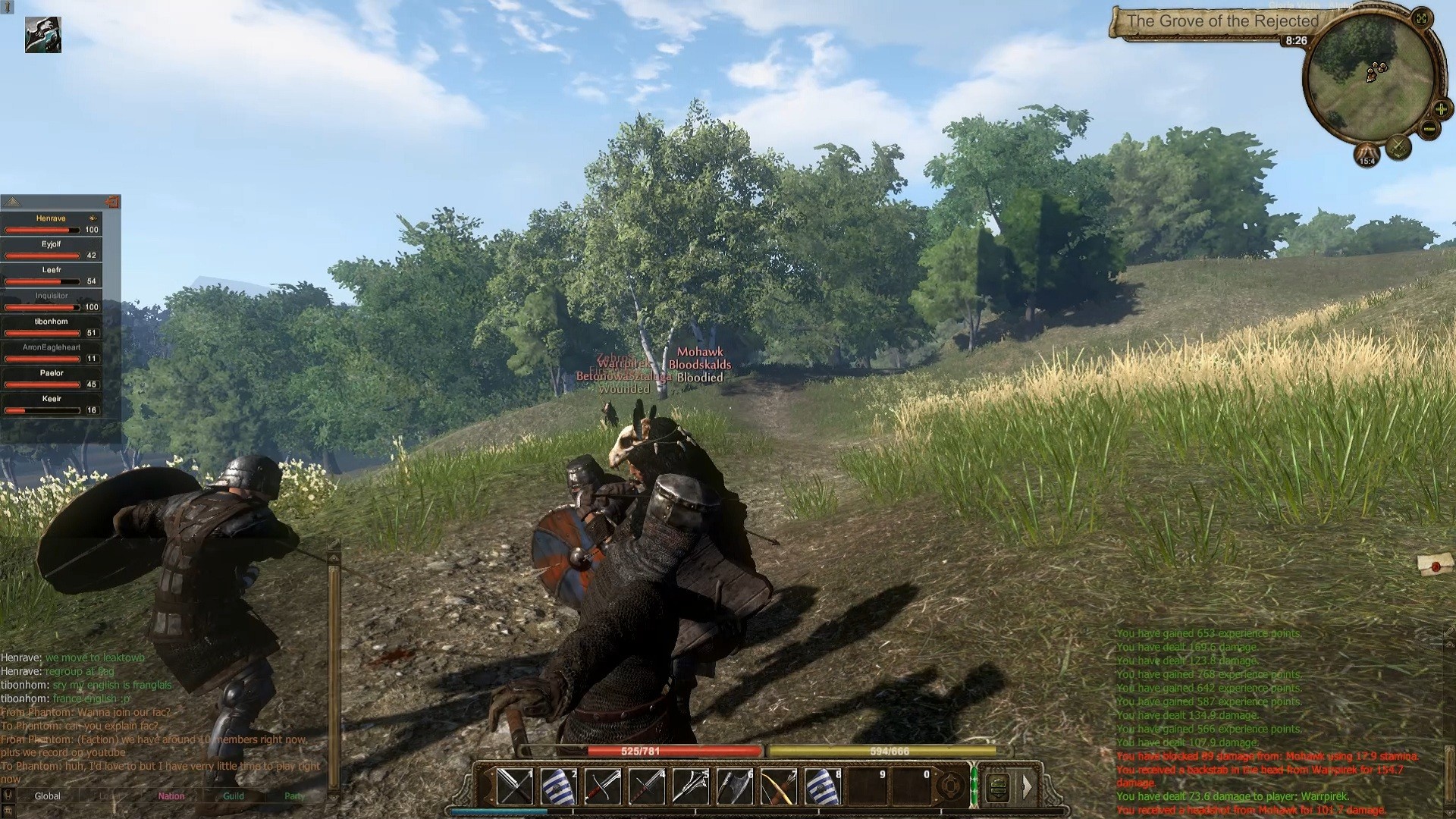Leave party via the red exit icon
The image size is (1456, 819).
[112, 202]
